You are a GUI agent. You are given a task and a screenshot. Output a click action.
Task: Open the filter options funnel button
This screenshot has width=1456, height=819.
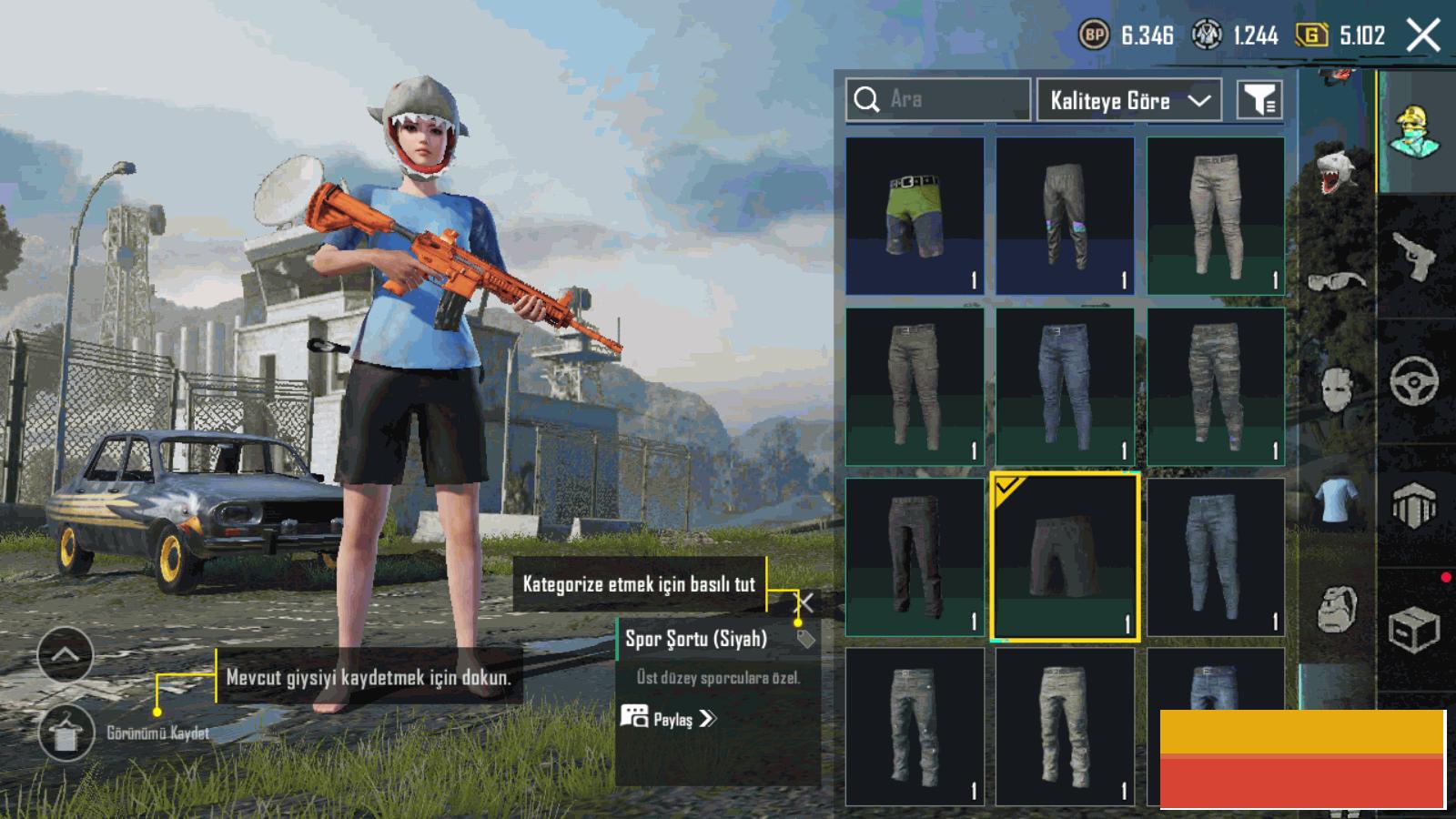(x=1259, y=100)
